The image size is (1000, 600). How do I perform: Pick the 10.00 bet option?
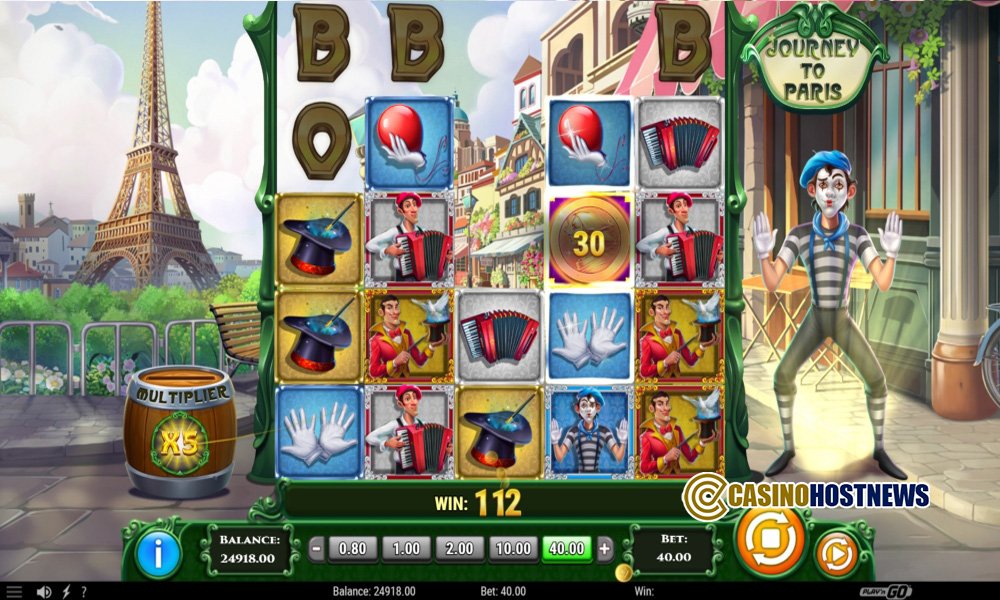pos(512,548)
